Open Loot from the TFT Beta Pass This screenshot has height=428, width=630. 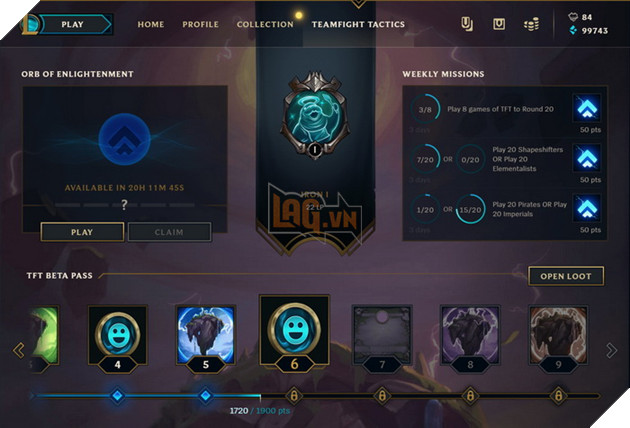566,276
